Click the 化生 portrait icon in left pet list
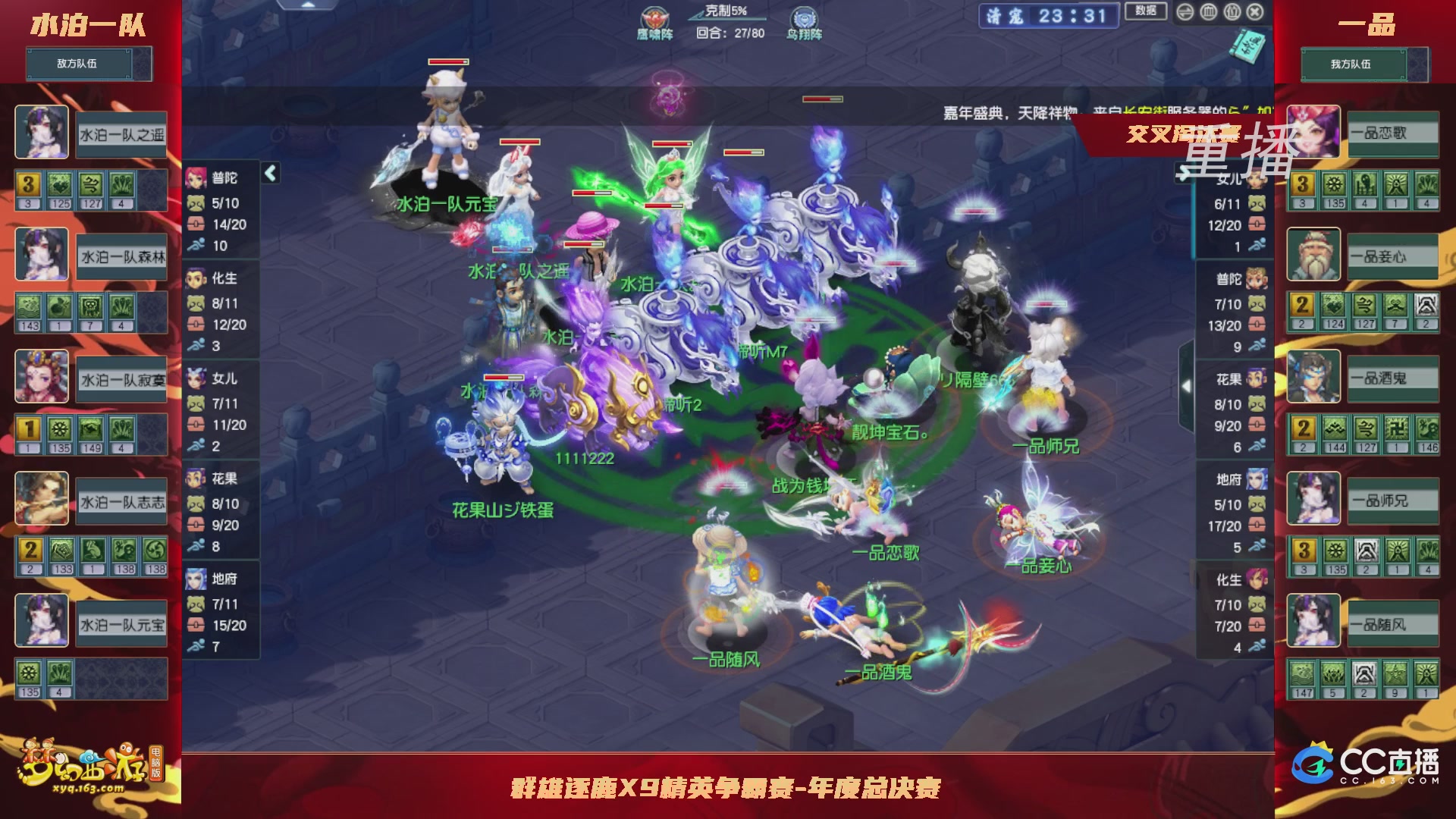Viewport: 1456px width, 819px height. [x=197, y=279]
